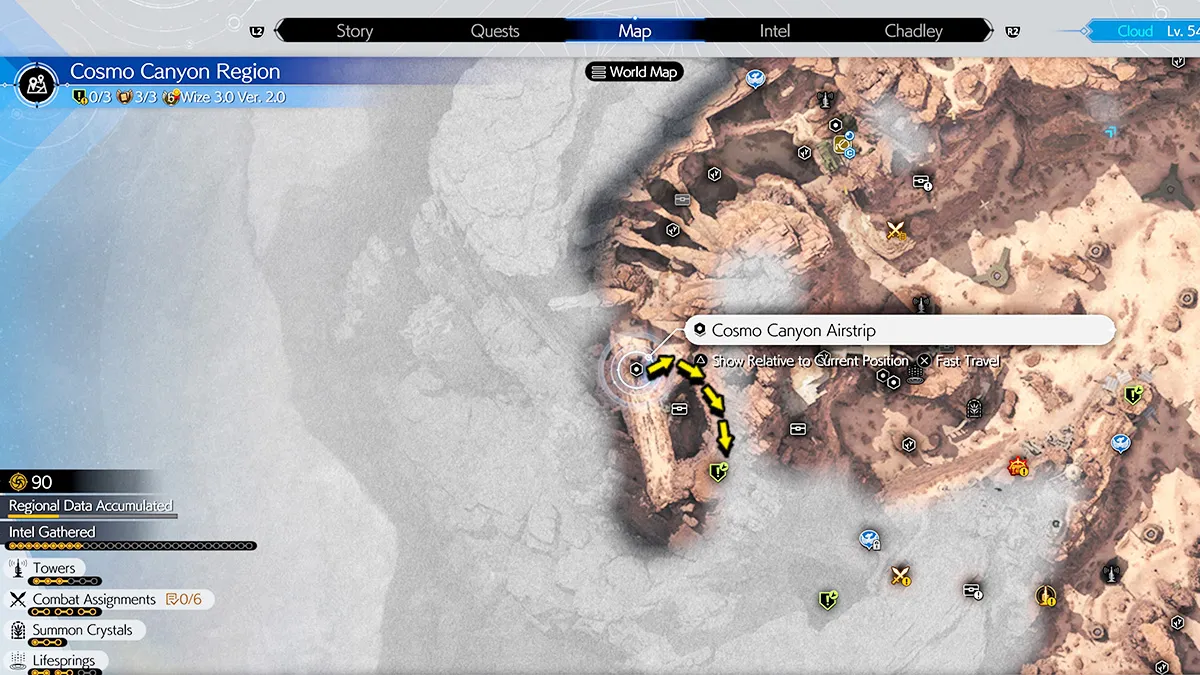Open the Chadley tab

pos(913,31)
